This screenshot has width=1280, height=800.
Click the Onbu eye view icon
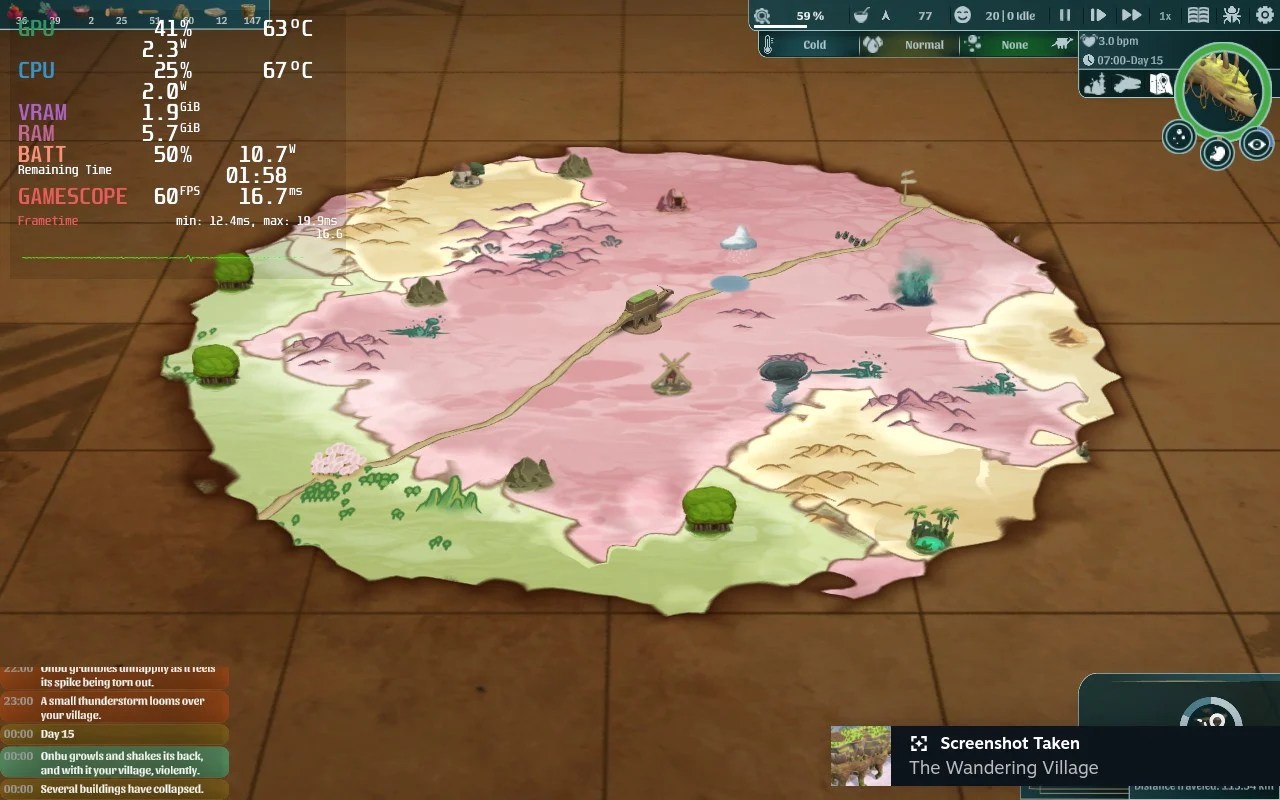[1257, 145]
